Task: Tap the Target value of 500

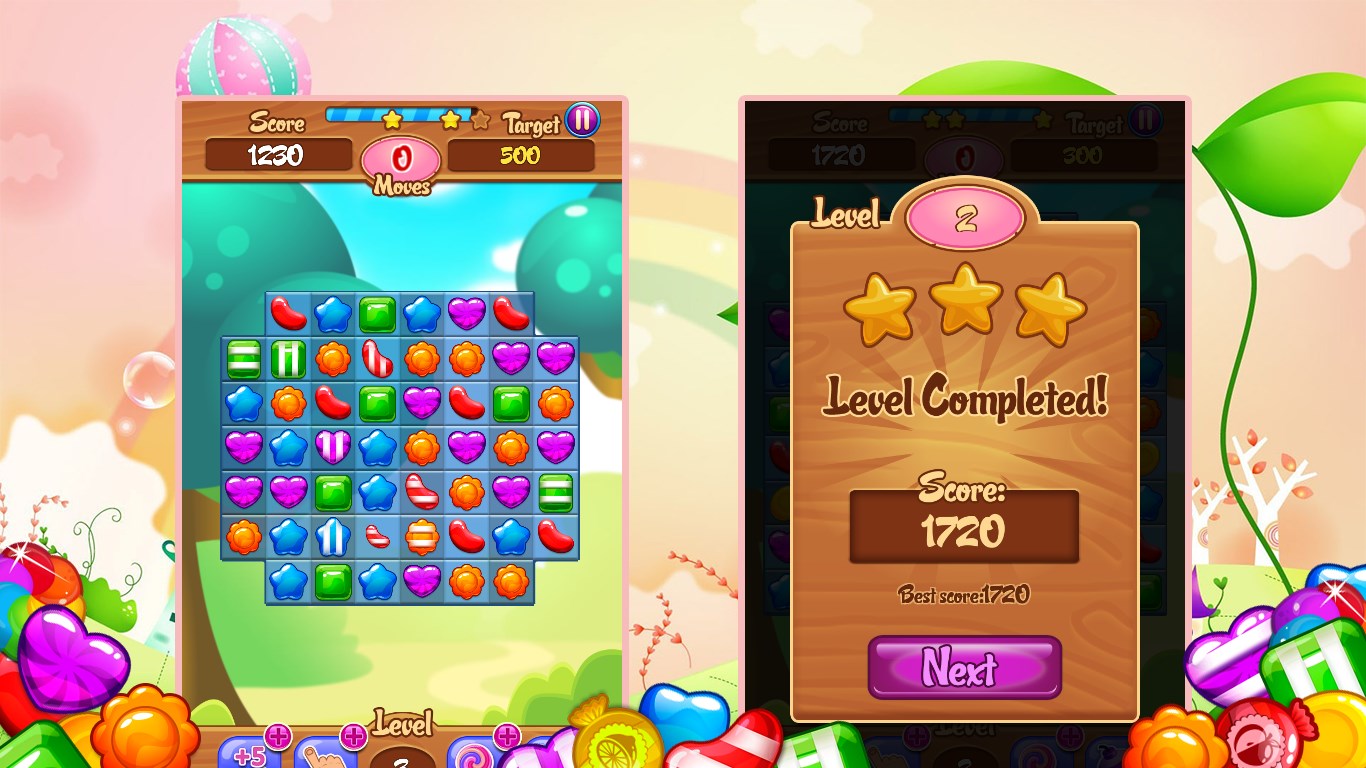Action: pos(521,155)
